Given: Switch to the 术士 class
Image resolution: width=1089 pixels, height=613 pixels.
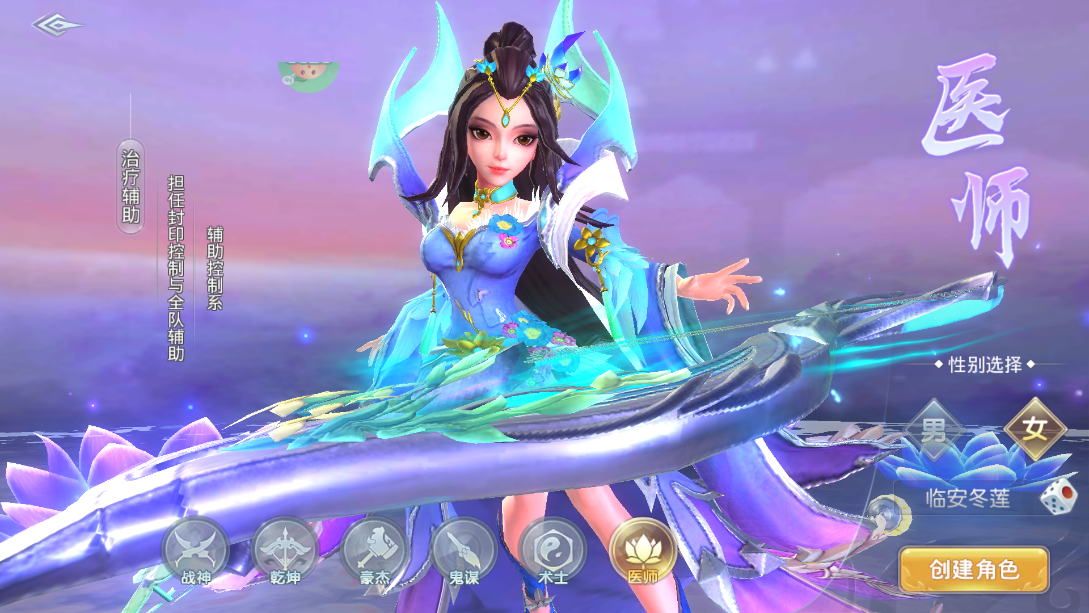Looking at the screenshot, I should [x=552, y=551].
